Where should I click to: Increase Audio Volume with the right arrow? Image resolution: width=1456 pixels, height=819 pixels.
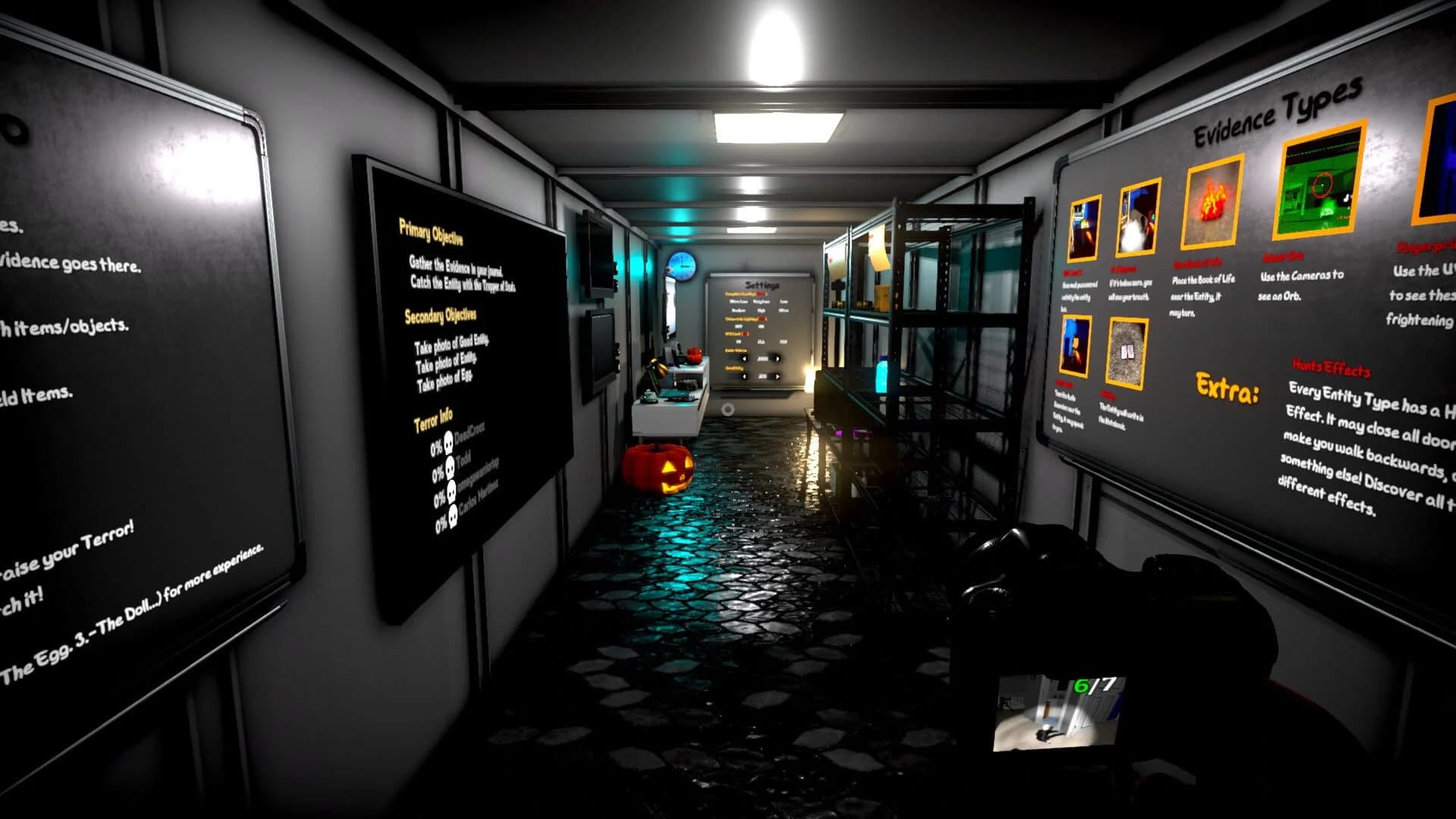coord(777,359)
